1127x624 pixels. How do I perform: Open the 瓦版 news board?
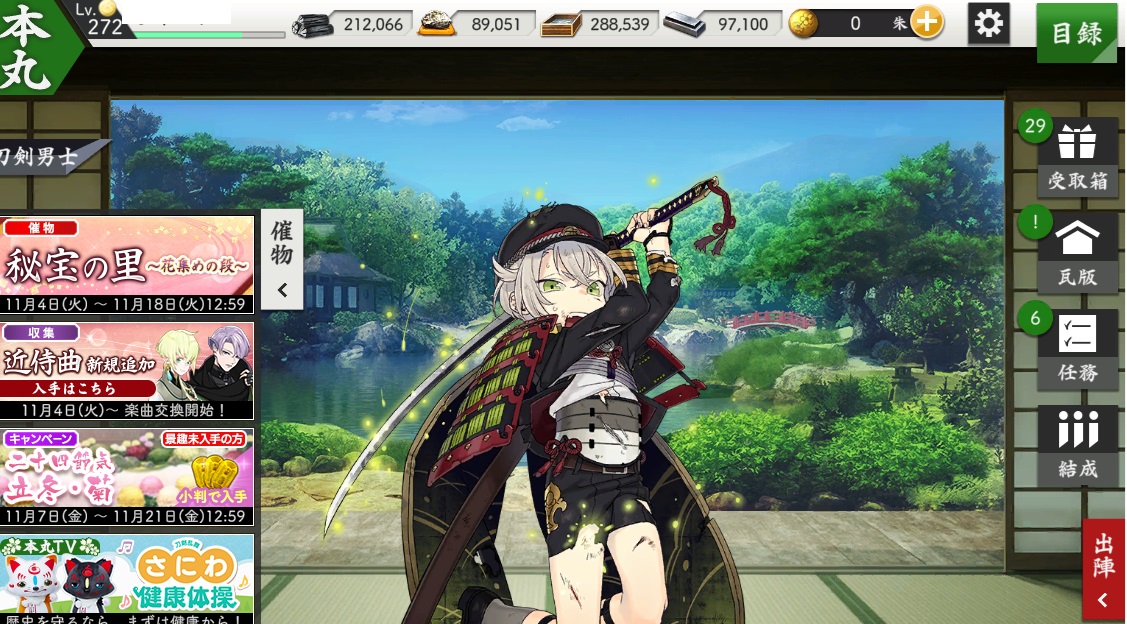(x=1077, y=253)
